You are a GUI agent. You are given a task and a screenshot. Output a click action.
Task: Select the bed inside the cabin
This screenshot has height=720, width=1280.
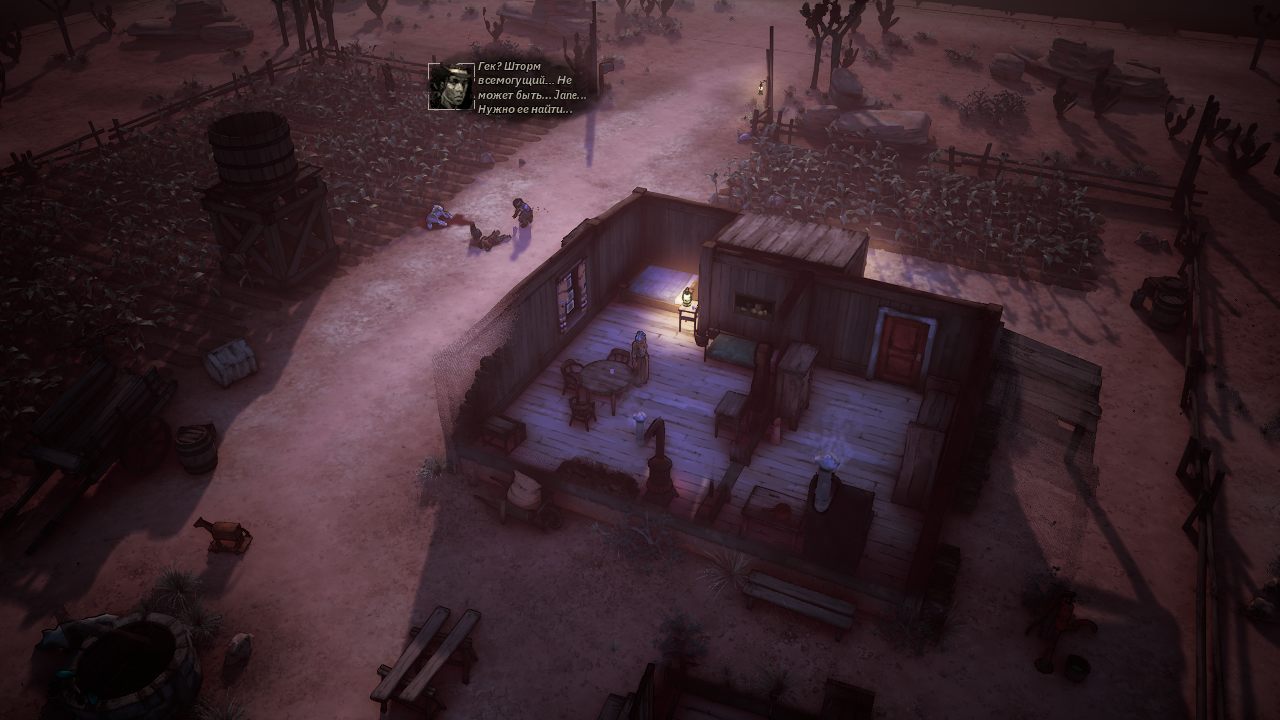point(730,348)
